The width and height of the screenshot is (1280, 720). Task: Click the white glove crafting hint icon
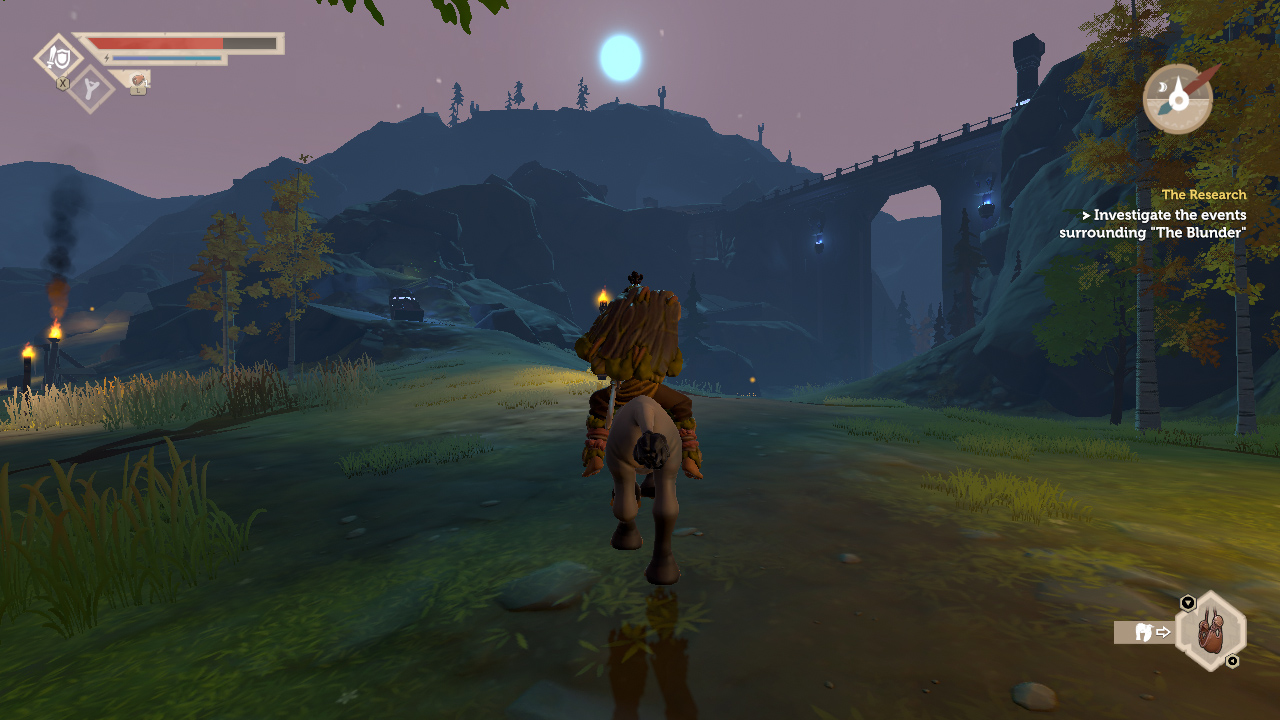point(1144,633)
